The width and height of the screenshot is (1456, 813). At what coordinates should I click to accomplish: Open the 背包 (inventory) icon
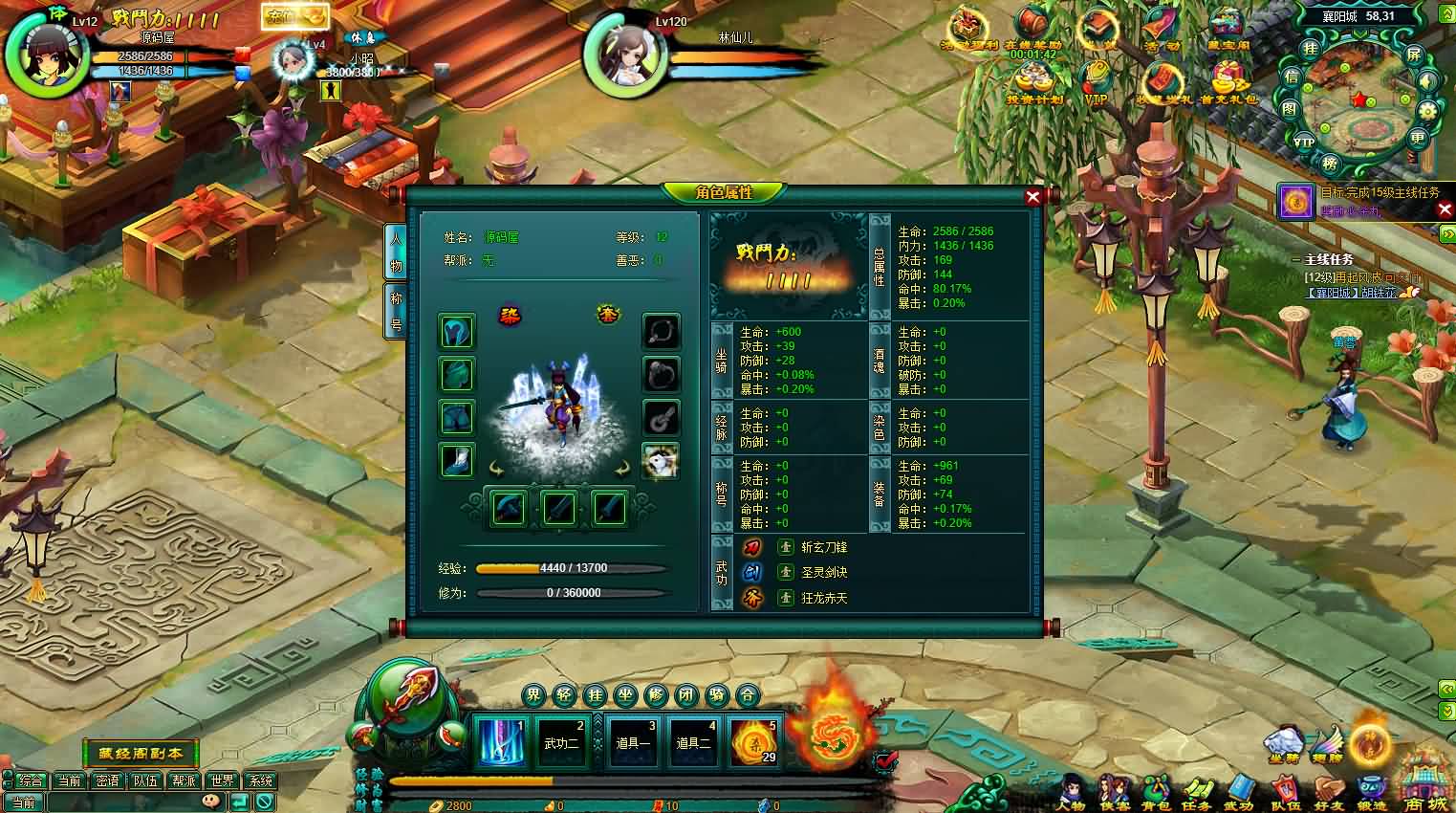pyautogui.click(x=1157, y=787)
